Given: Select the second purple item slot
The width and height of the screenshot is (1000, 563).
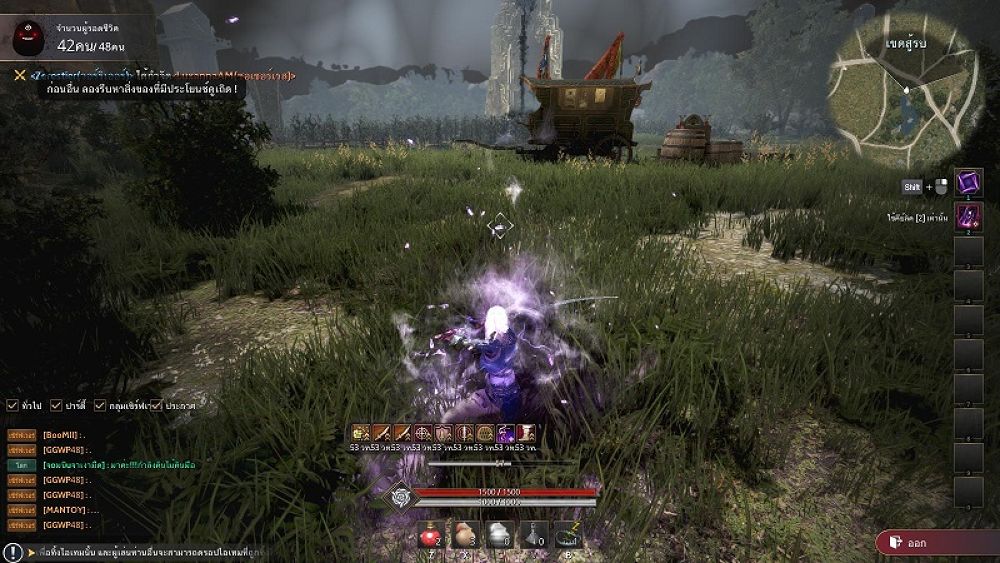Looking at the screenshot, I should coord(968,217).
